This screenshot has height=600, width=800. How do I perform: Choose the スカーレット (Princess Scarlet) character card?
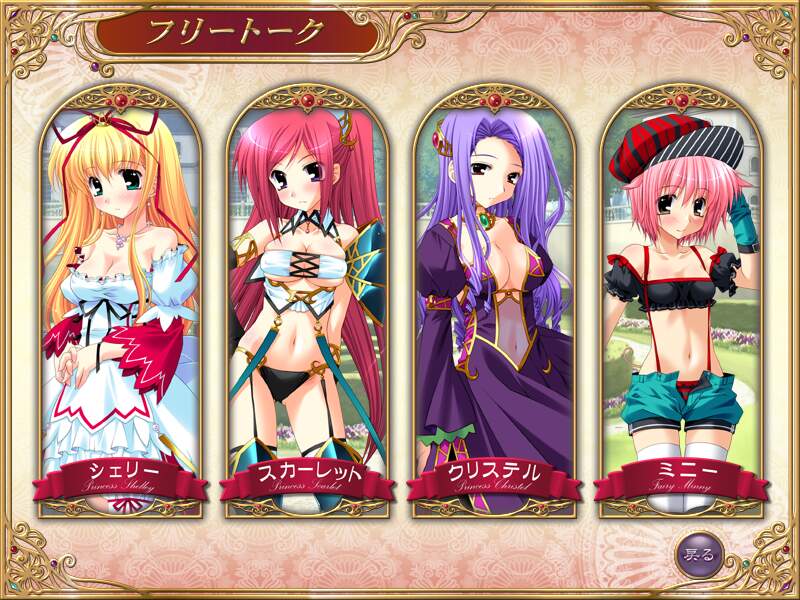click(305, 300)
